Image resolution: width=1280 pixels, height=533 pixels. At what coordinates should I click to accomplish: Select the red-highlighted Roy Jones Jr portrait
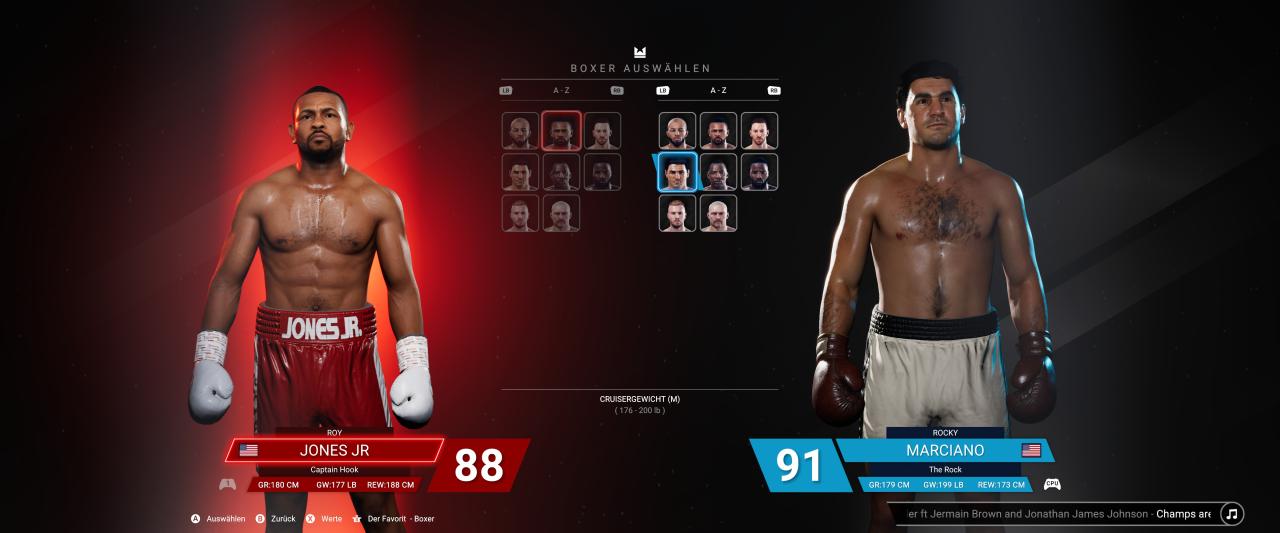click(561, 131)
